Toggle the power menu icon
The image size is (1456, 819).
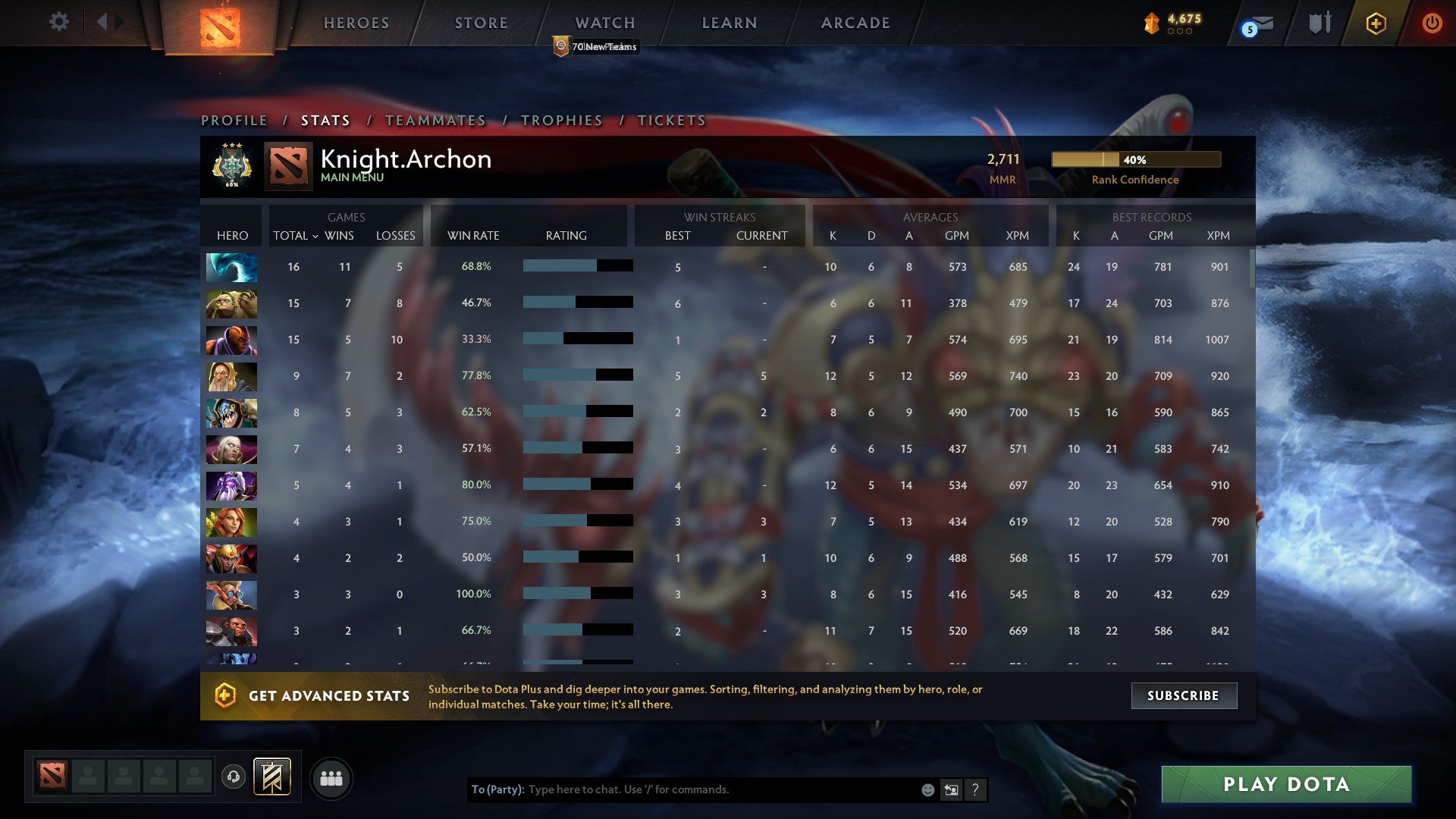1432,23
